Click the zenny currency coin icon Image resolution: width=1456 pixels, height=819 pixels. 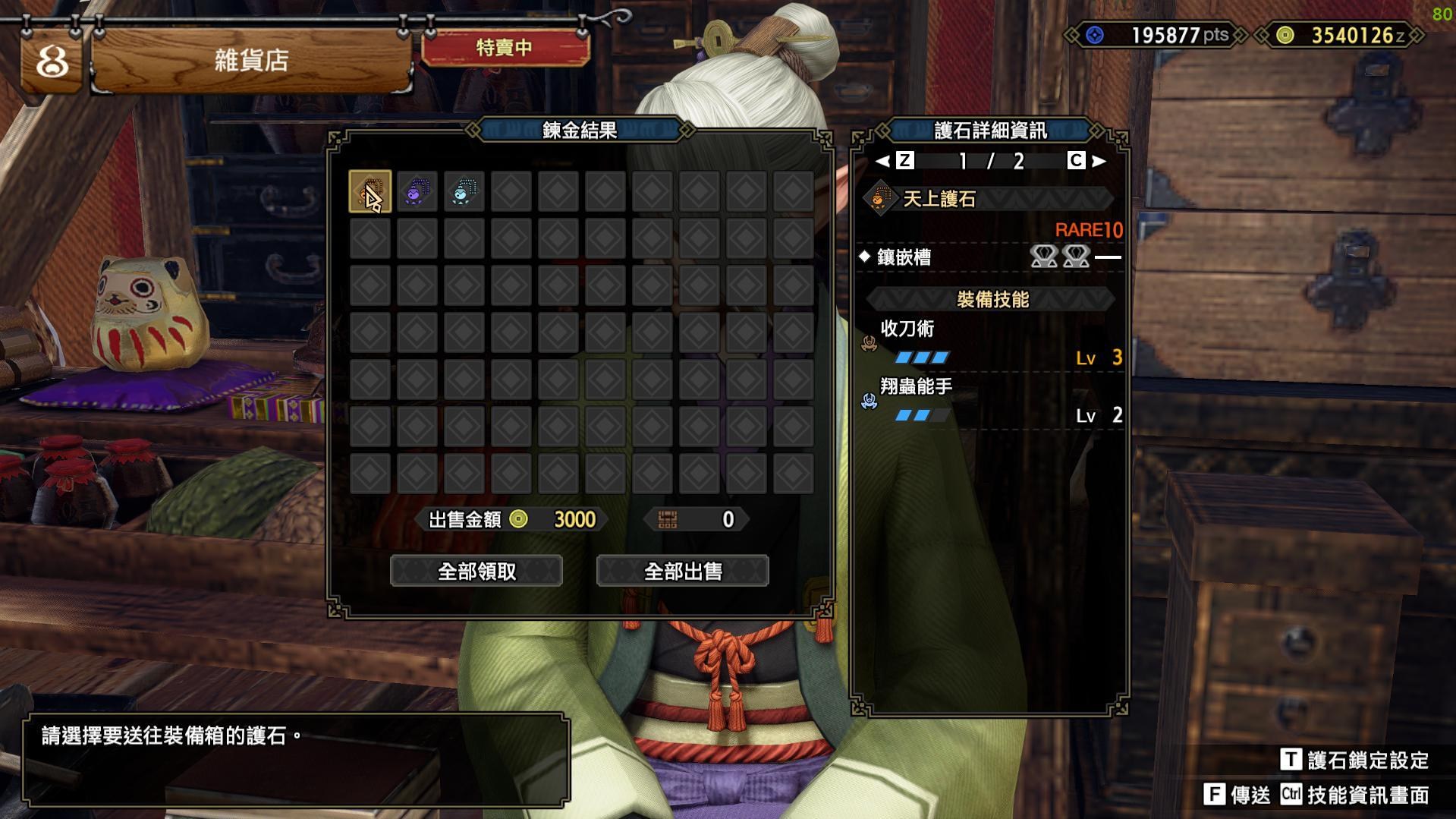click(x=1285, y=33)
